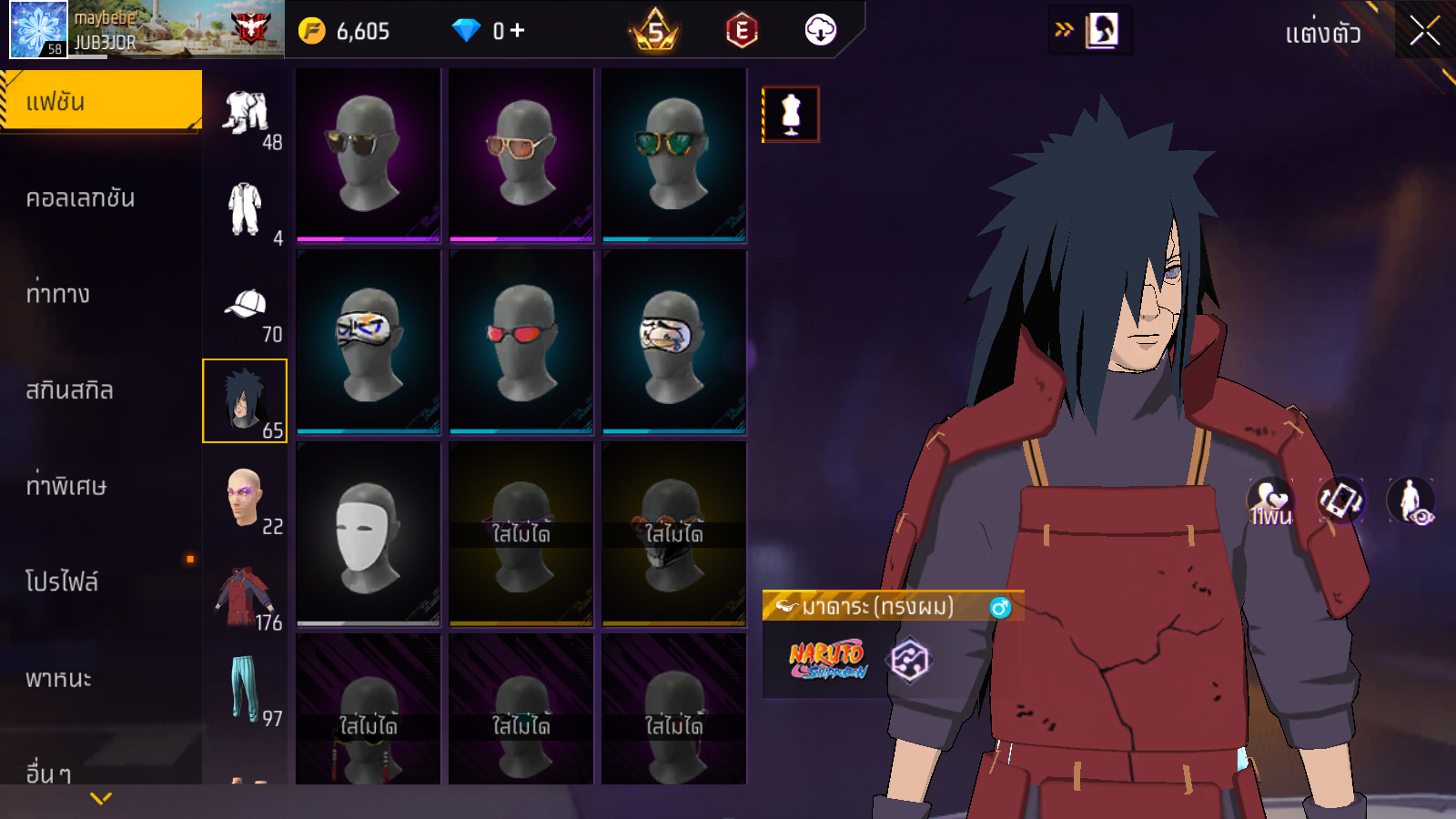The height and width of the screenshot is (819, 1456).
Task: Open the cloud download icon
Action: click(x=821, y=31)
